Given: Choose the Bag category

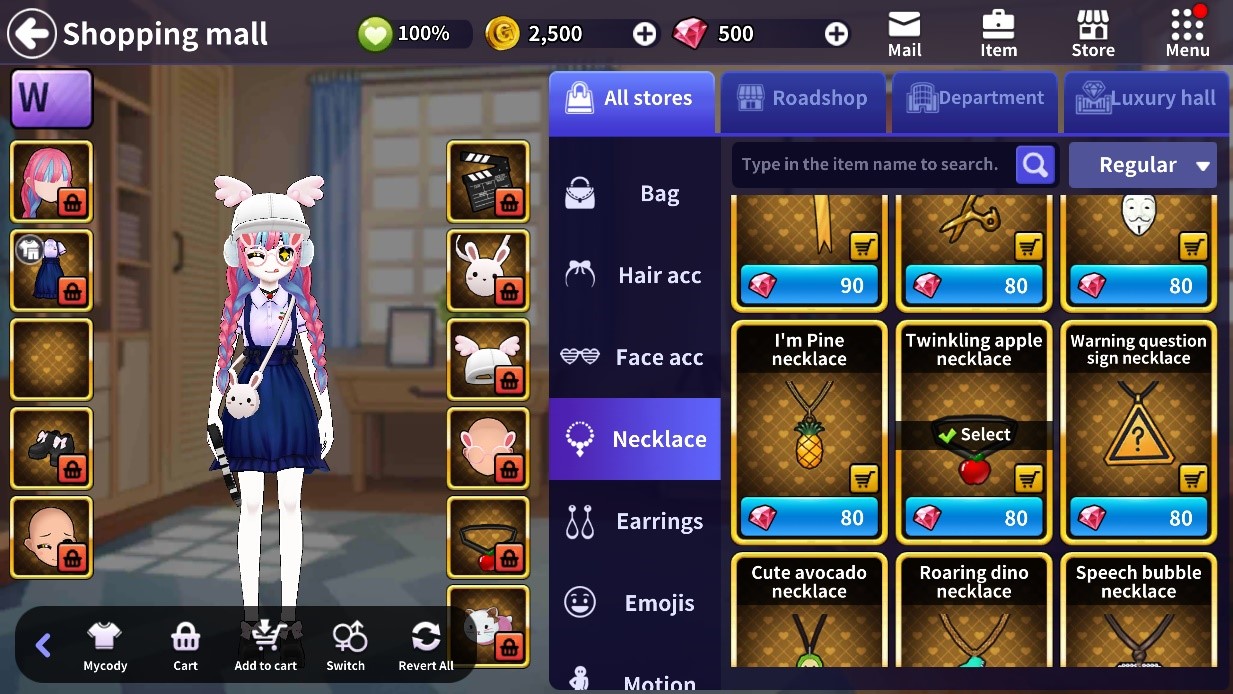Looking at the screenshot, I should [x=634, y=193].
